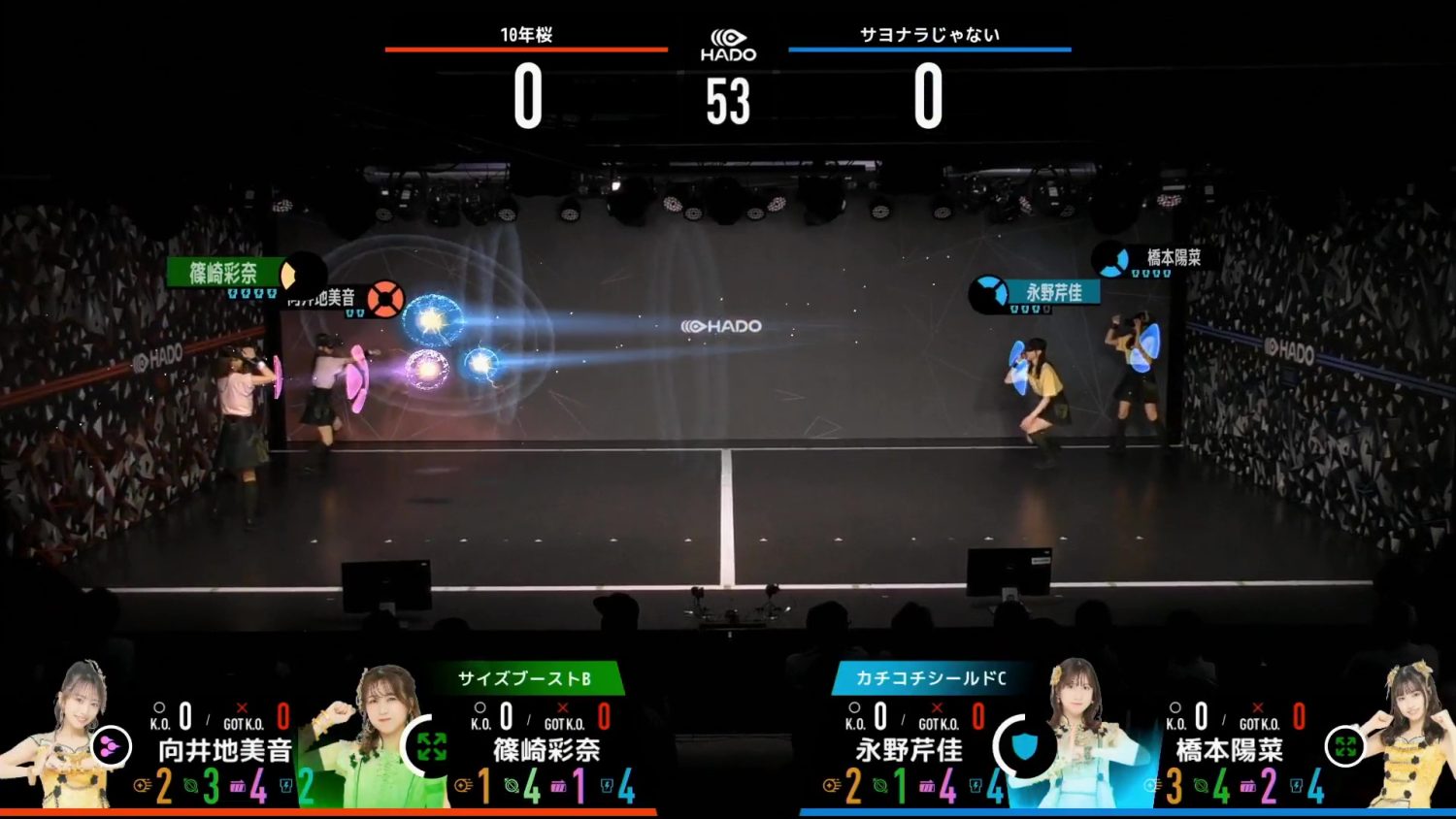This screenshot has height=819, width=1456.
Task: Click the orange target icon beside 向井地美音's tag
Action: [384, 299]
